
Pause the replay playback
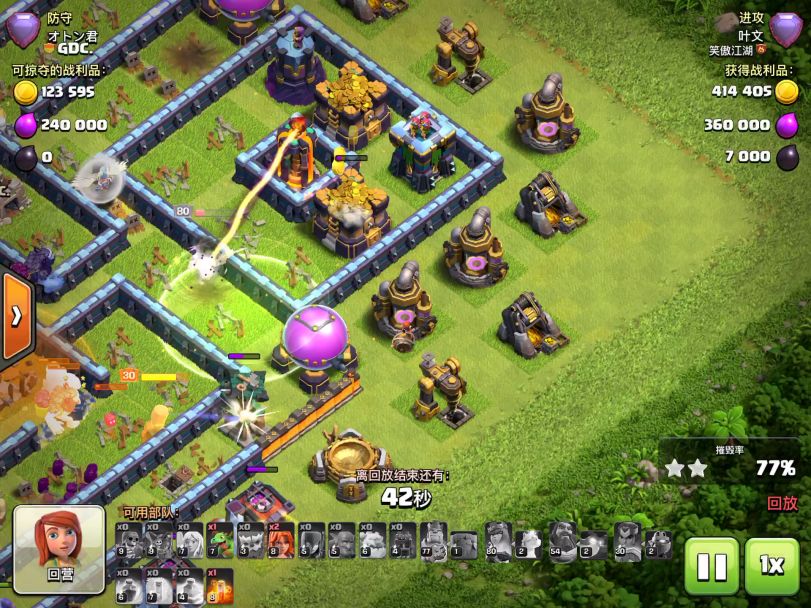pyautogui.click(x=712, y=567)
